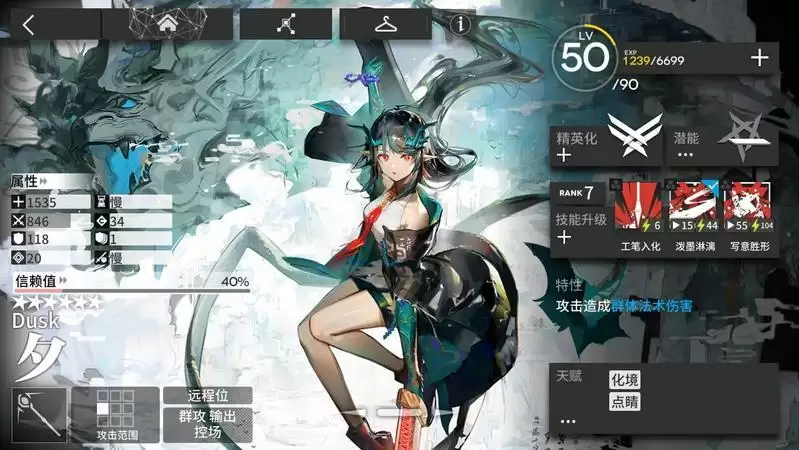The image size is (799, 450).
Task: View the 点睛 talent
Action: [623, 402]
